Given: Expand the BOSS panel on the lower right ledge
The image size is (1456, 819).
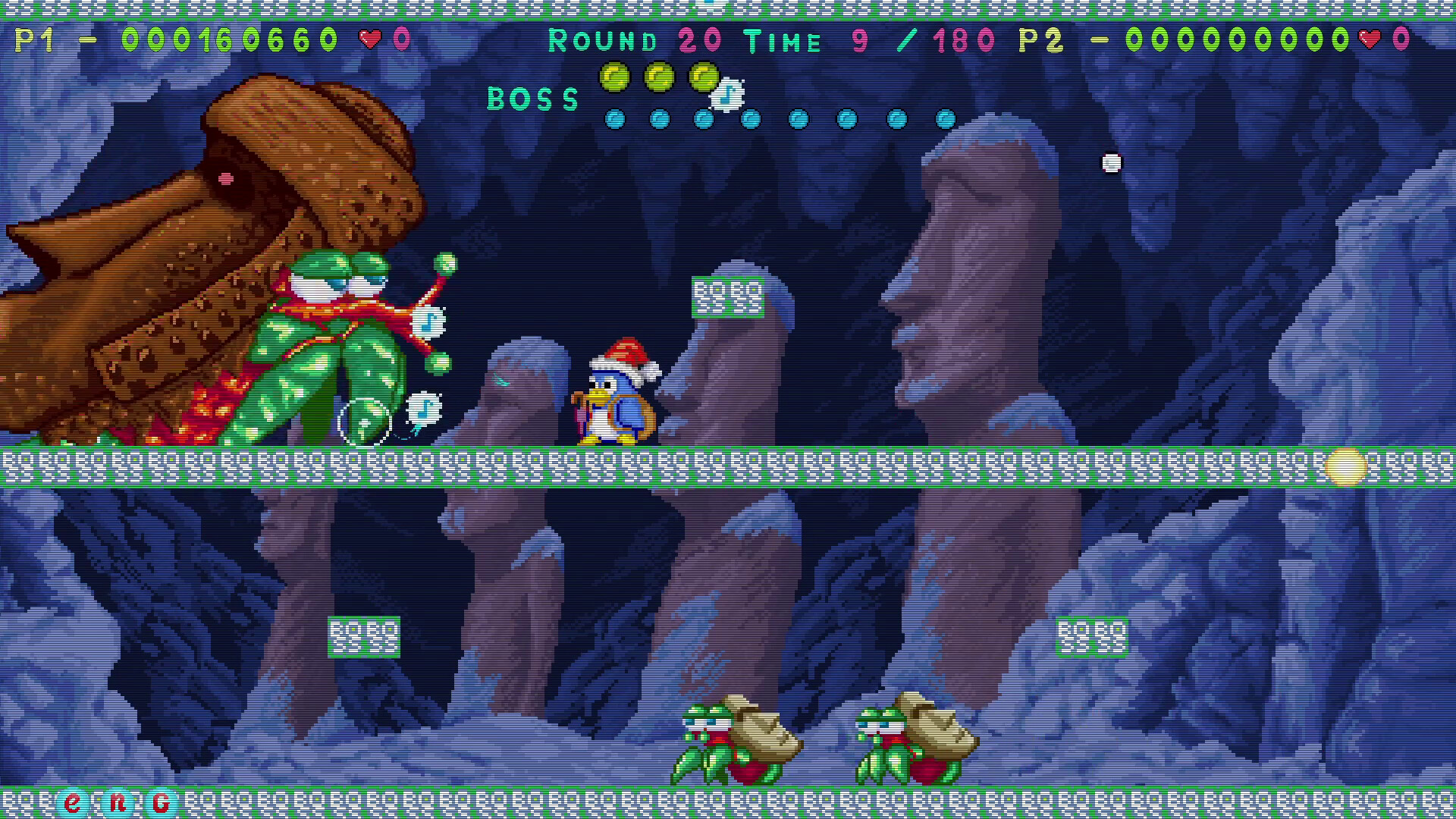Looking at the screenshot, I should click(x=1092, y=635).
